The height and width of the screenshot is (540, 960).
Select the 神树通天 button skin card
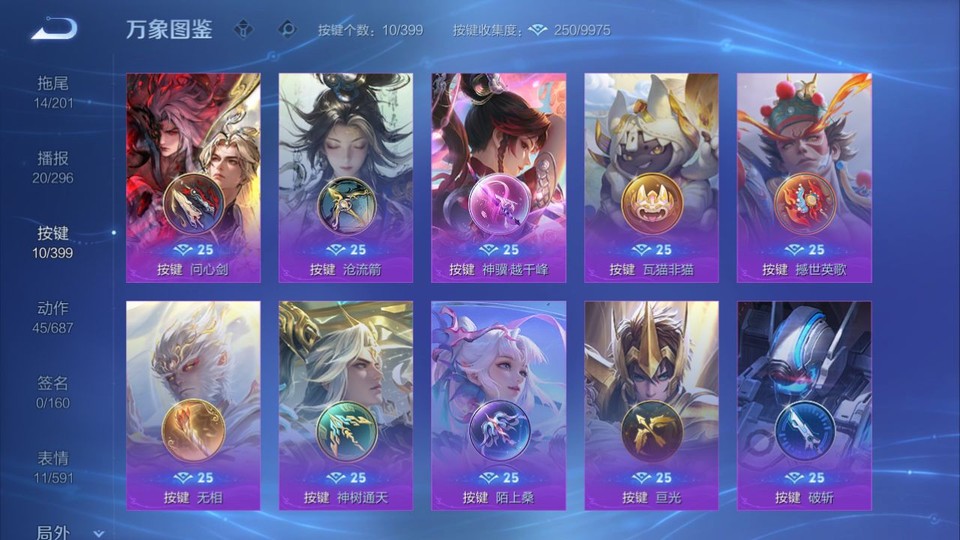click(346, 405)
